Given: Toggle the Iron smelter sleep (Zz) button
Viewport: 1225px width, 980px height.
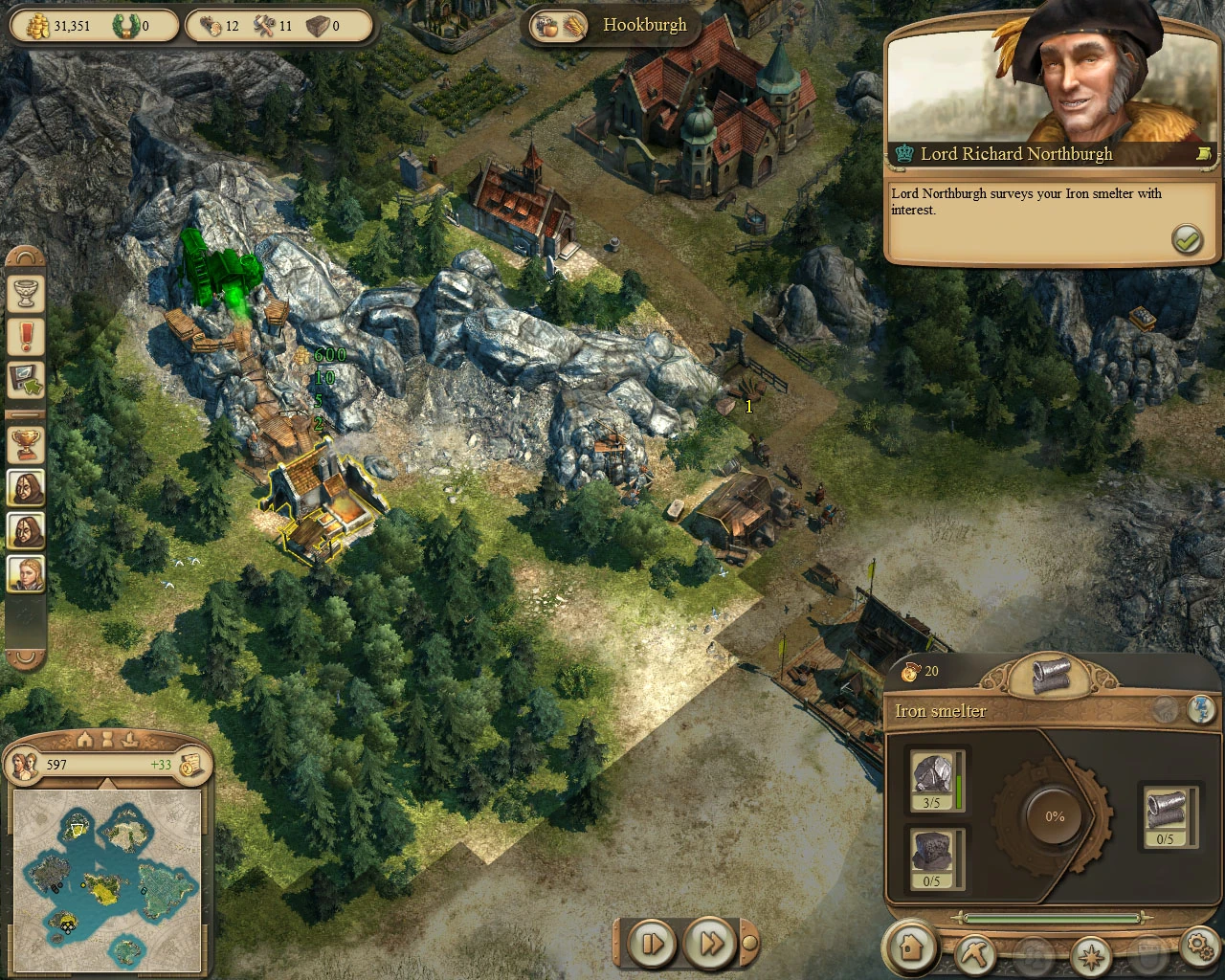Looking at the screenshot, I should tap(1201, 709).
